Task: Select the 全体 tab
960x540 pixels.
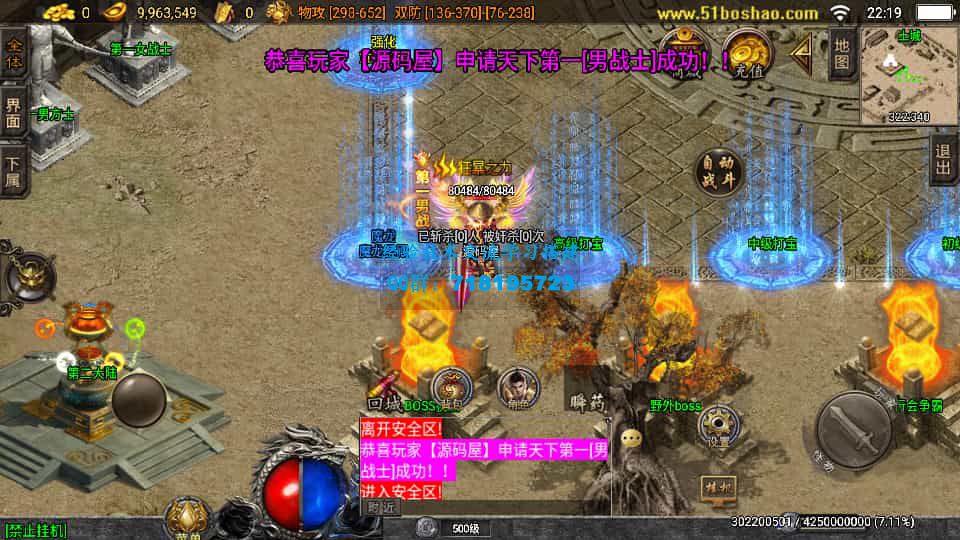Action: pyautogui.click(x=14, y=51)
